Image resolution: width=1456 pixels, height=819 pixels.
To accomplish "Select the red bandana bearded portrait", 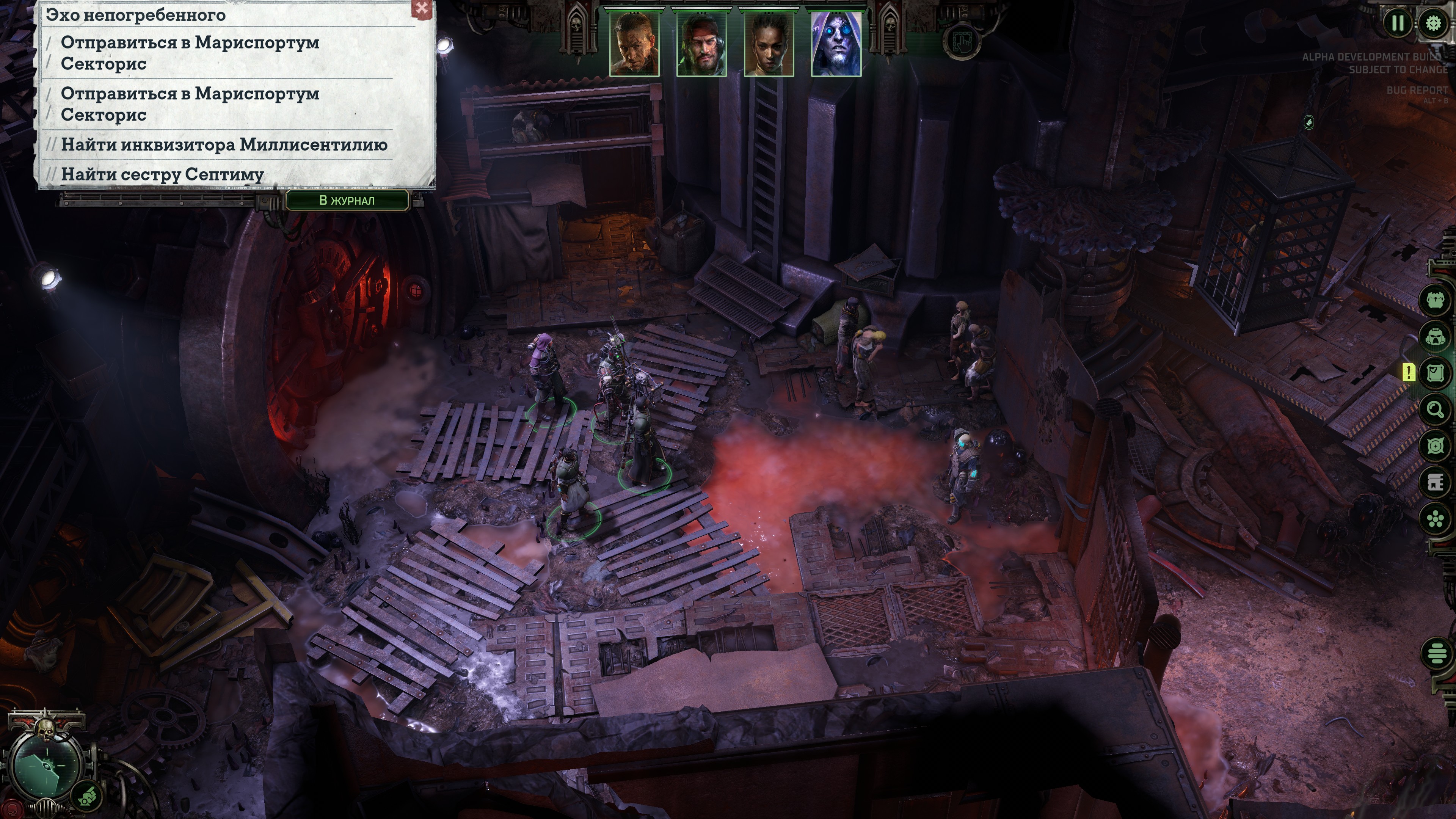I will click(x=701, y=44).
